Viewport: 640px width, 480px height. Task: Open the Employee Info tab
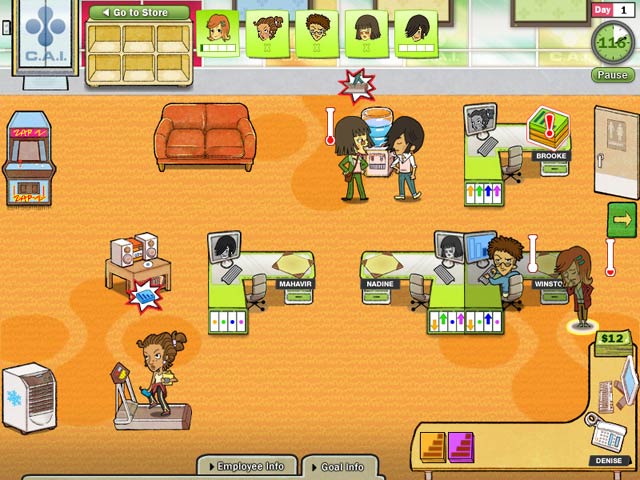246,466
